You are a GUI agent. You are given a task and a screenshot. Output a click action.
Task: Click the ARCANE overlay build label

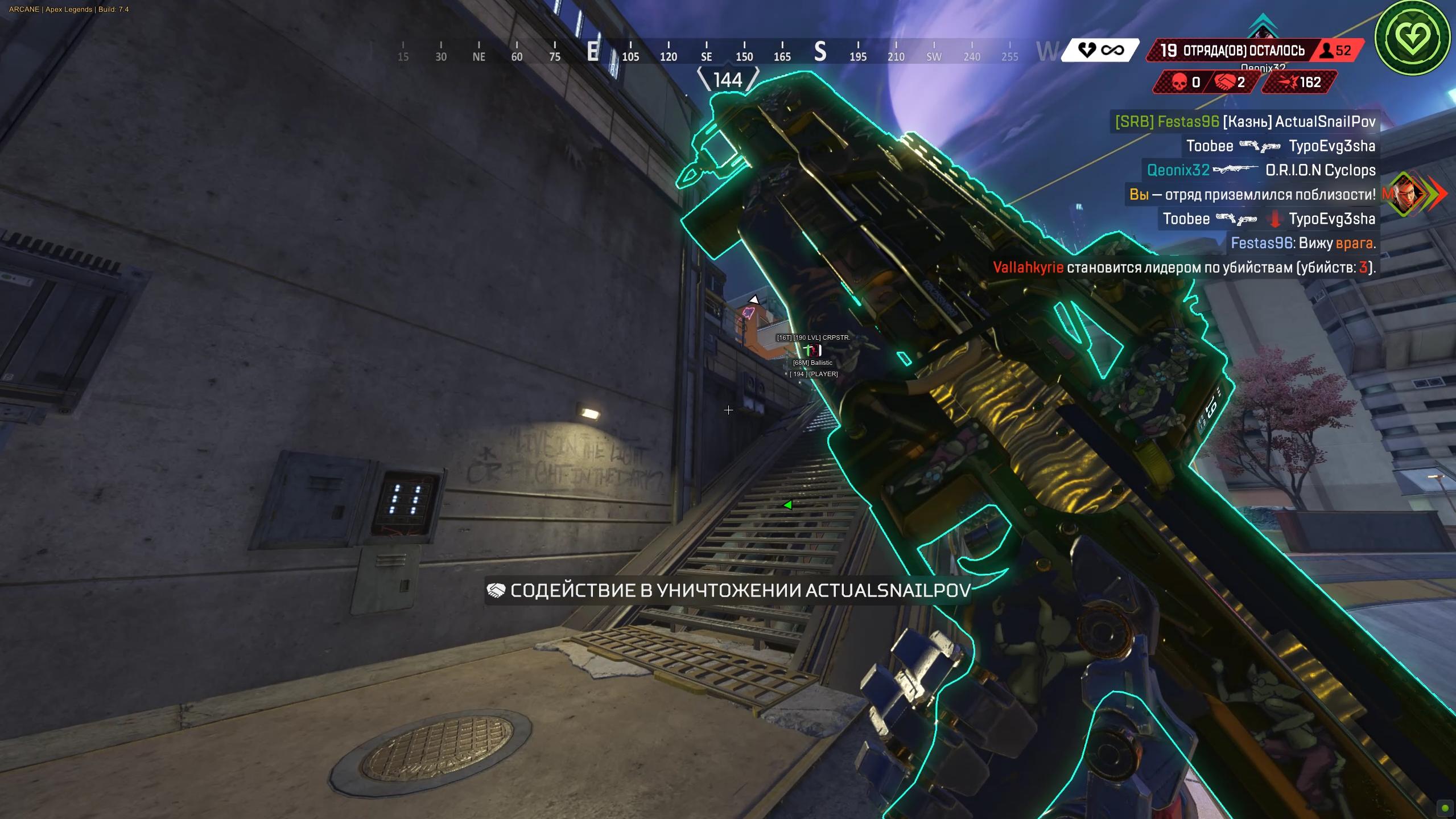point(69,9)
